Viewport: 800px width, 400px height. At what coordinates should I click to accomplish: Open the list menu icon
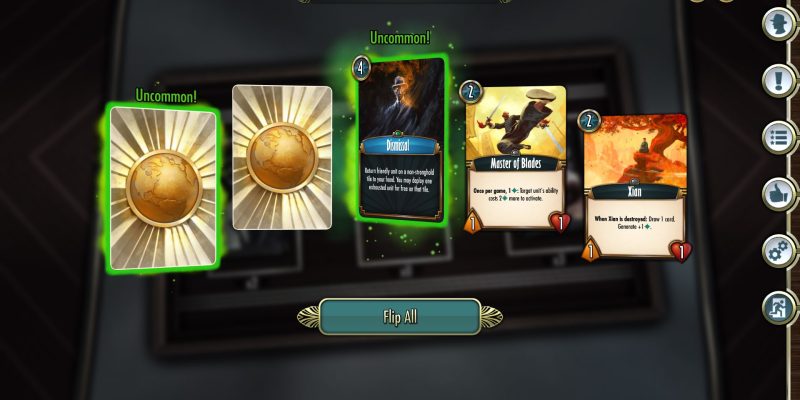click(x=777, y=137)
